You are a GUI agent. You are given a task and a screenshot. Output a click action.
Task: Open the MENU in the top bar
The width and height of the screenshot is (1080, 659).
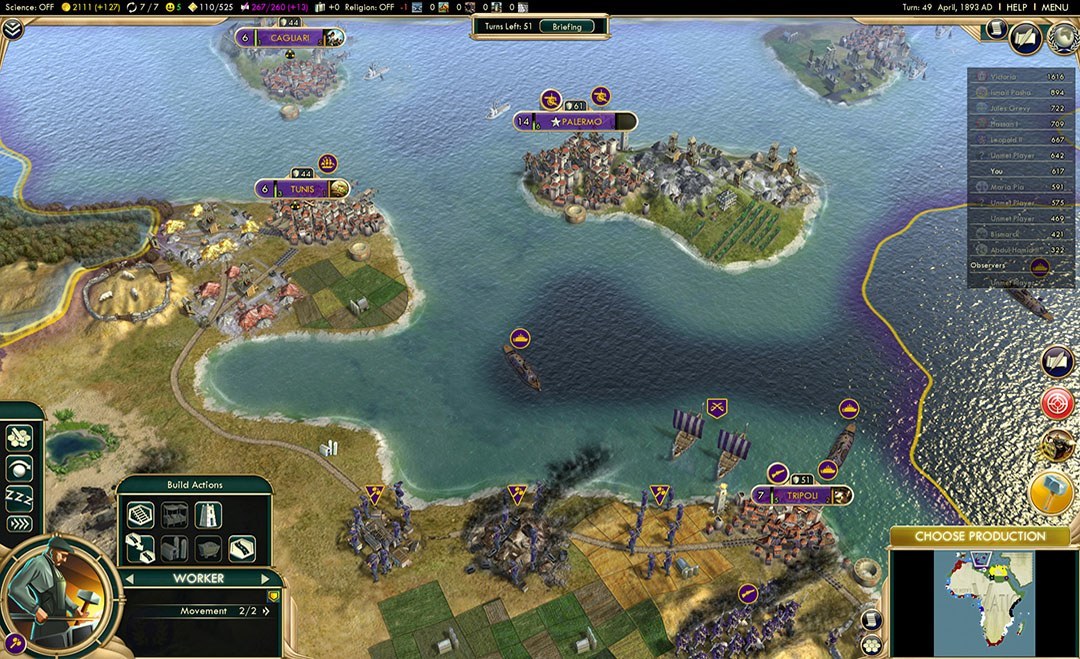[1054, 7]
